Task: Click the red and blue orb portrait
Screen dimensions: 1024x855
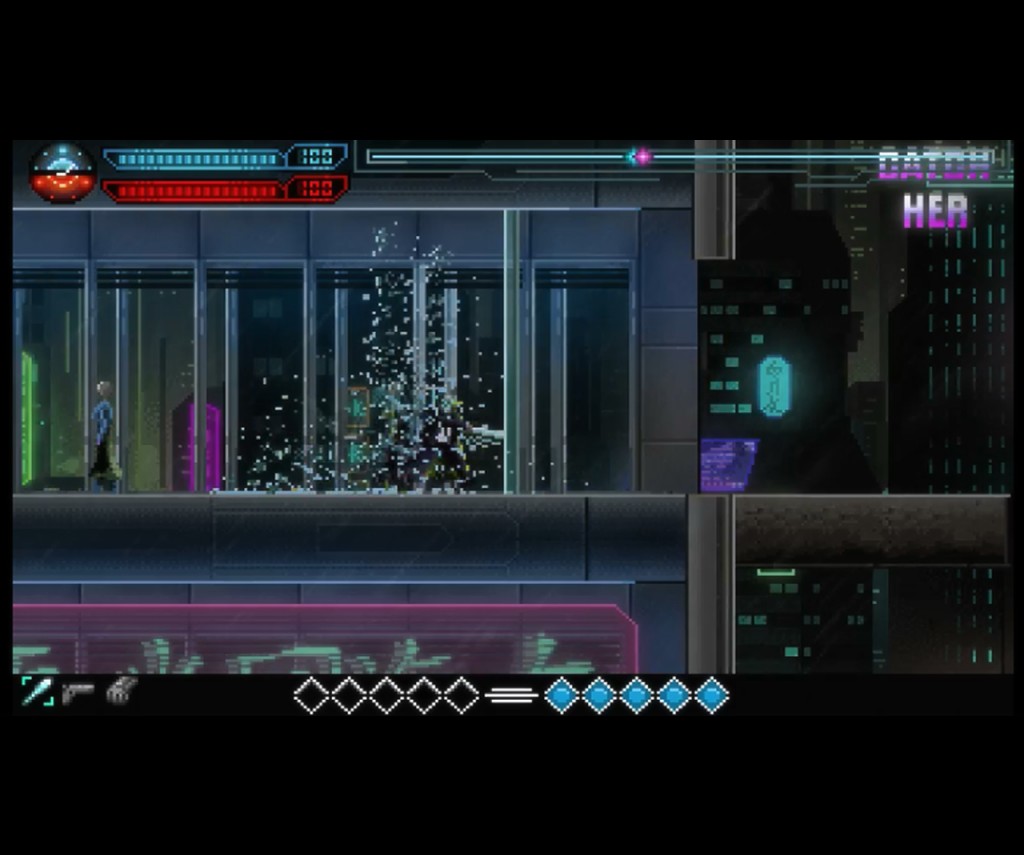Action: click(x=62, y=173)
